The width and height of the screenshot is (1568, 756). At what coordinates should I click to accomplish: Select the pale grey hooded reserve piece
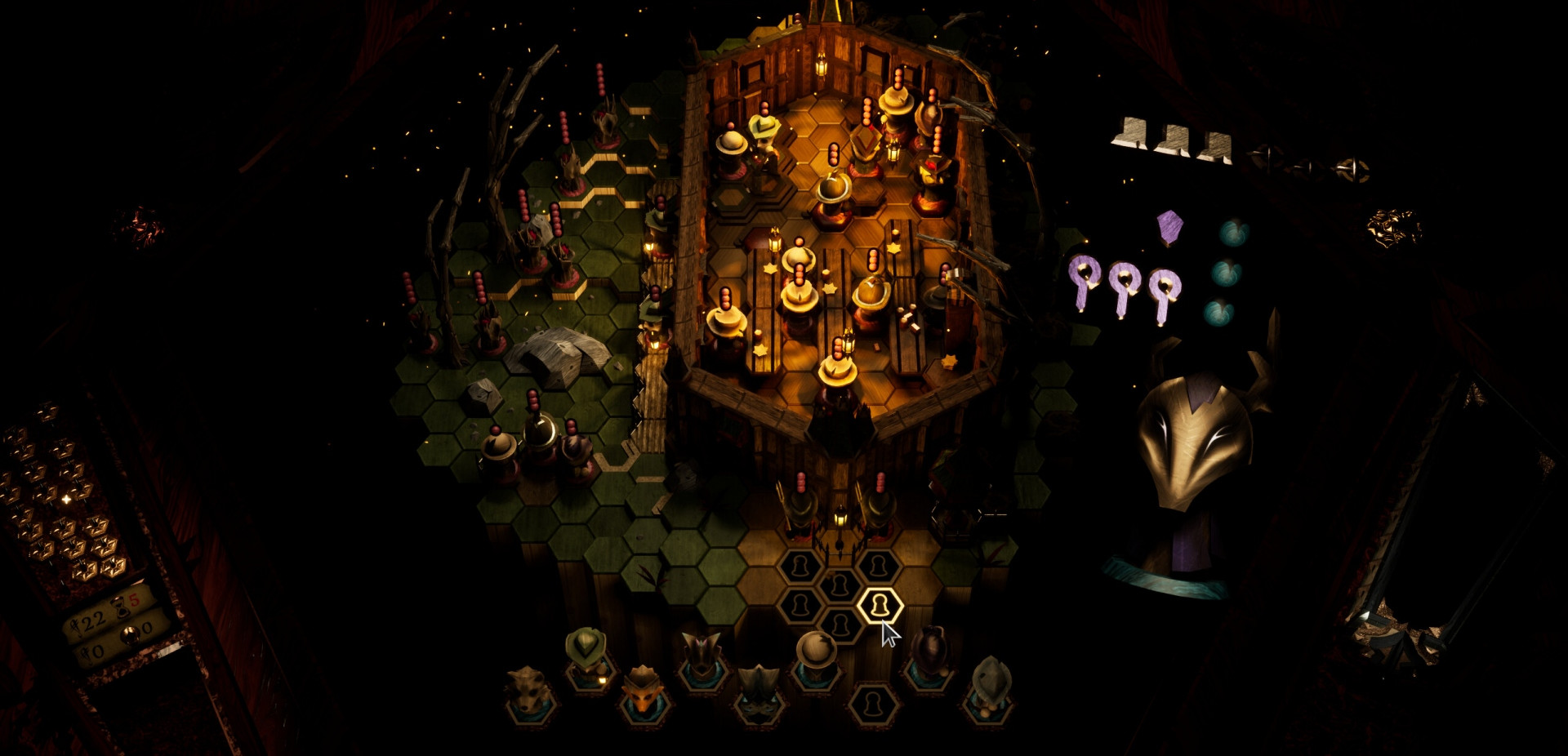coord(989,684)
